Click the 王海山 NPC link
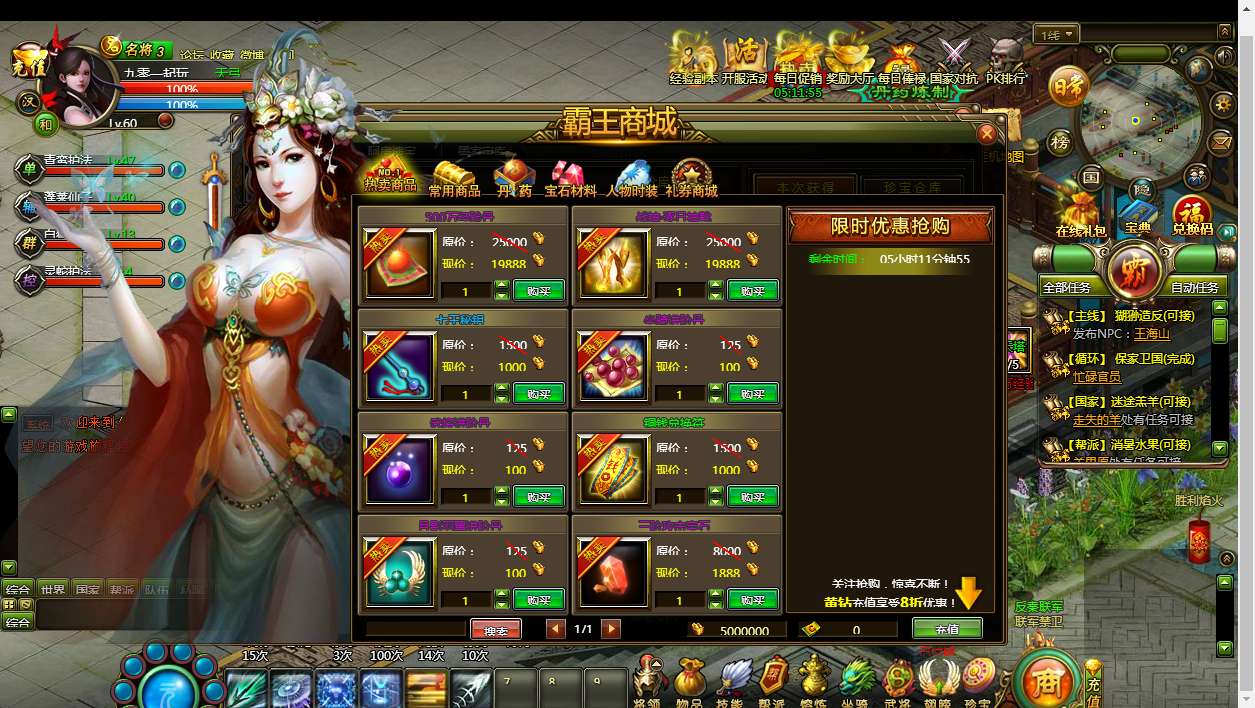1255x708 pixels. tap(1151, 334)
